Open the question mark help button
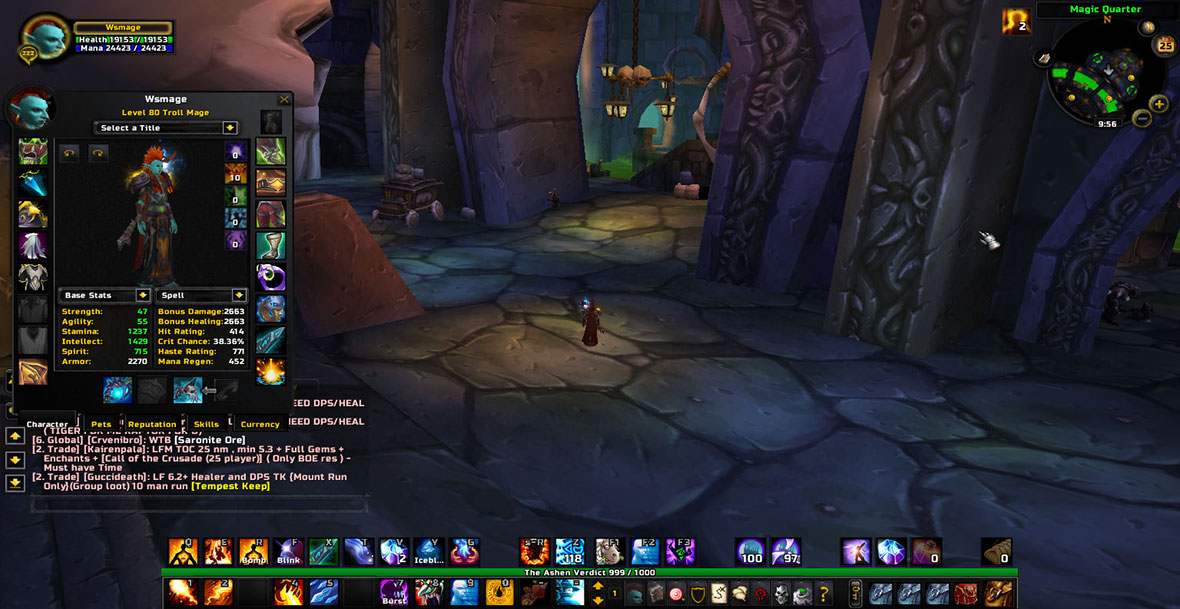Screen dimensions: 1180x609 [824, 593]
